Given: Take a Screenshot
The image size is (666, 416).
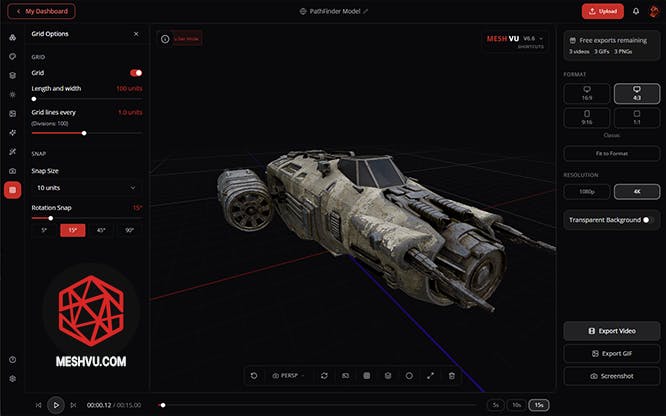Looking at the screenshot, I should [612, 376].
